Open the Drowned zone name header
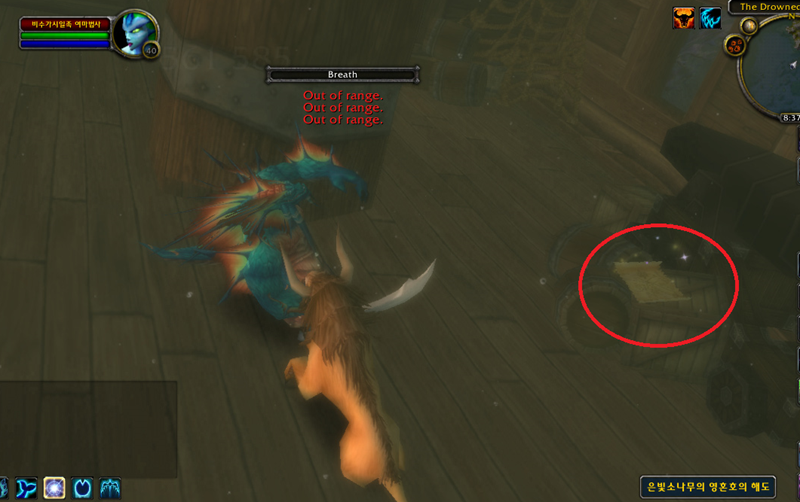The image size is (800, 502). click(x=768, y=6)
